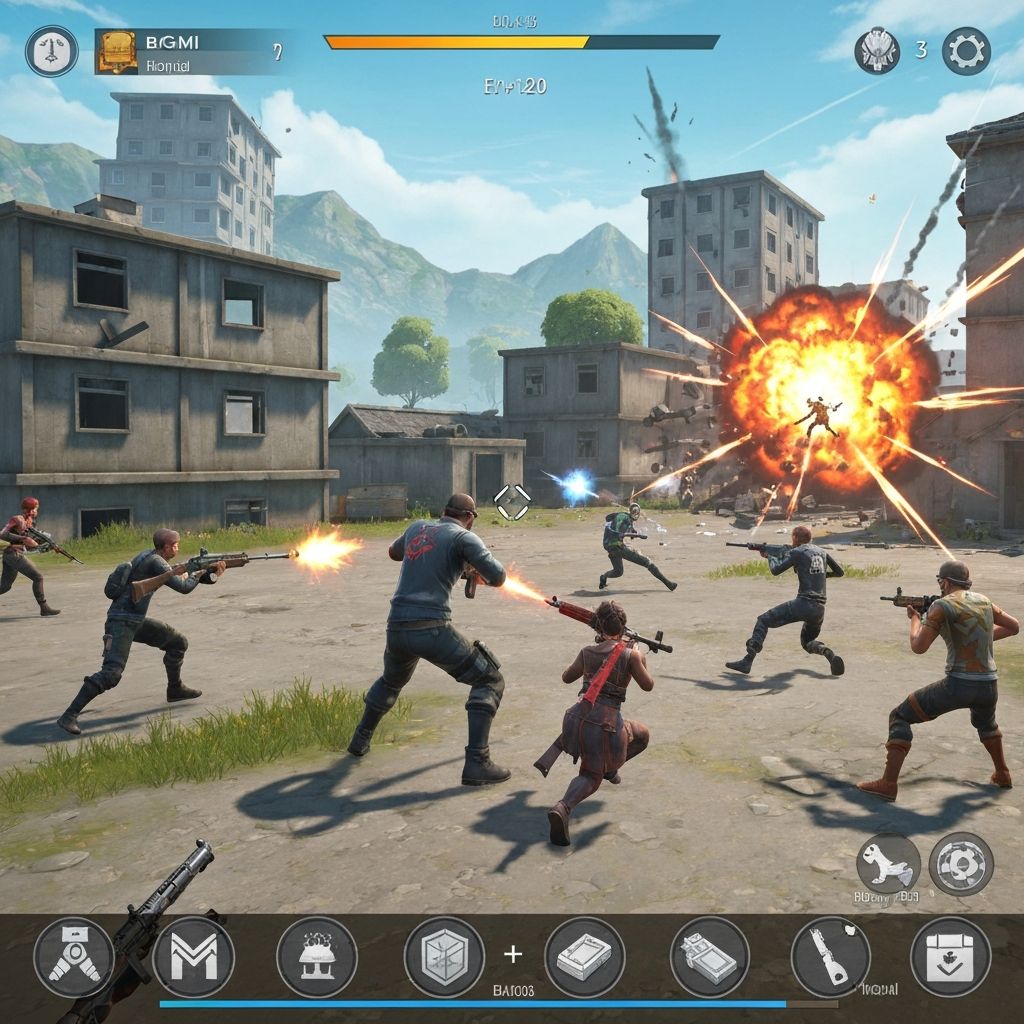This screenshot has width=1024, height=1024.
Task: Select the cake-shaped hotbar icon
Action: [316, 957]
